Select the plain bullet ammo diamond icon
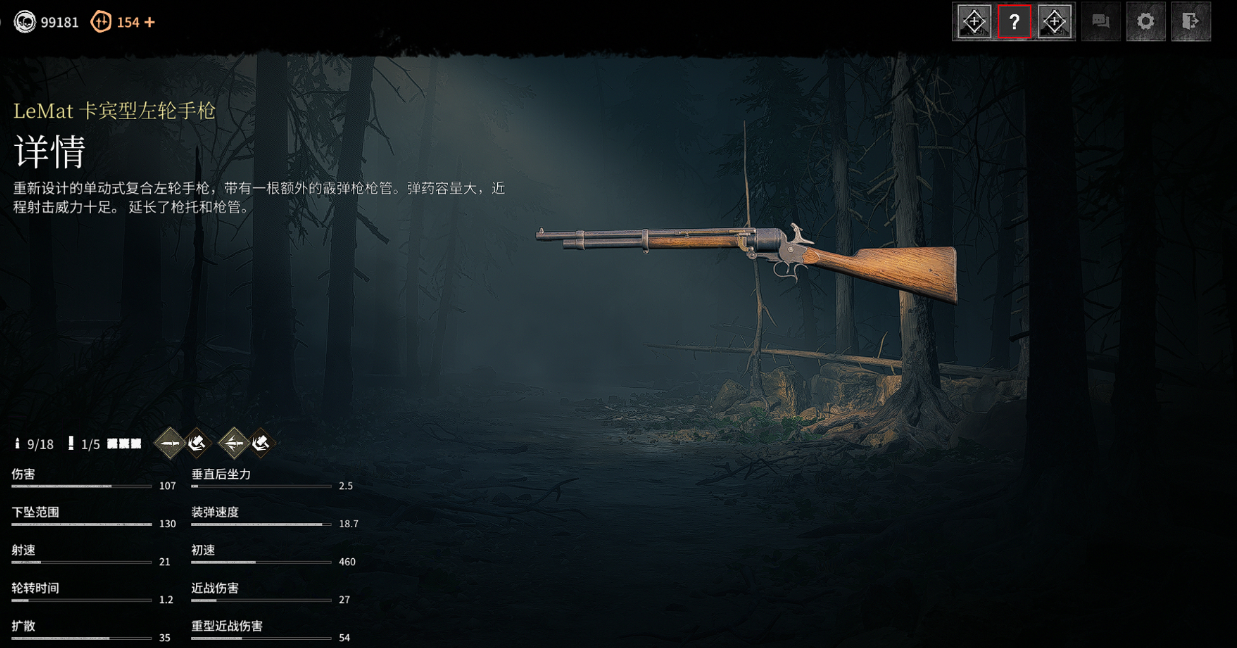This screenshot has width=1237, height=648. click(171, 442)
